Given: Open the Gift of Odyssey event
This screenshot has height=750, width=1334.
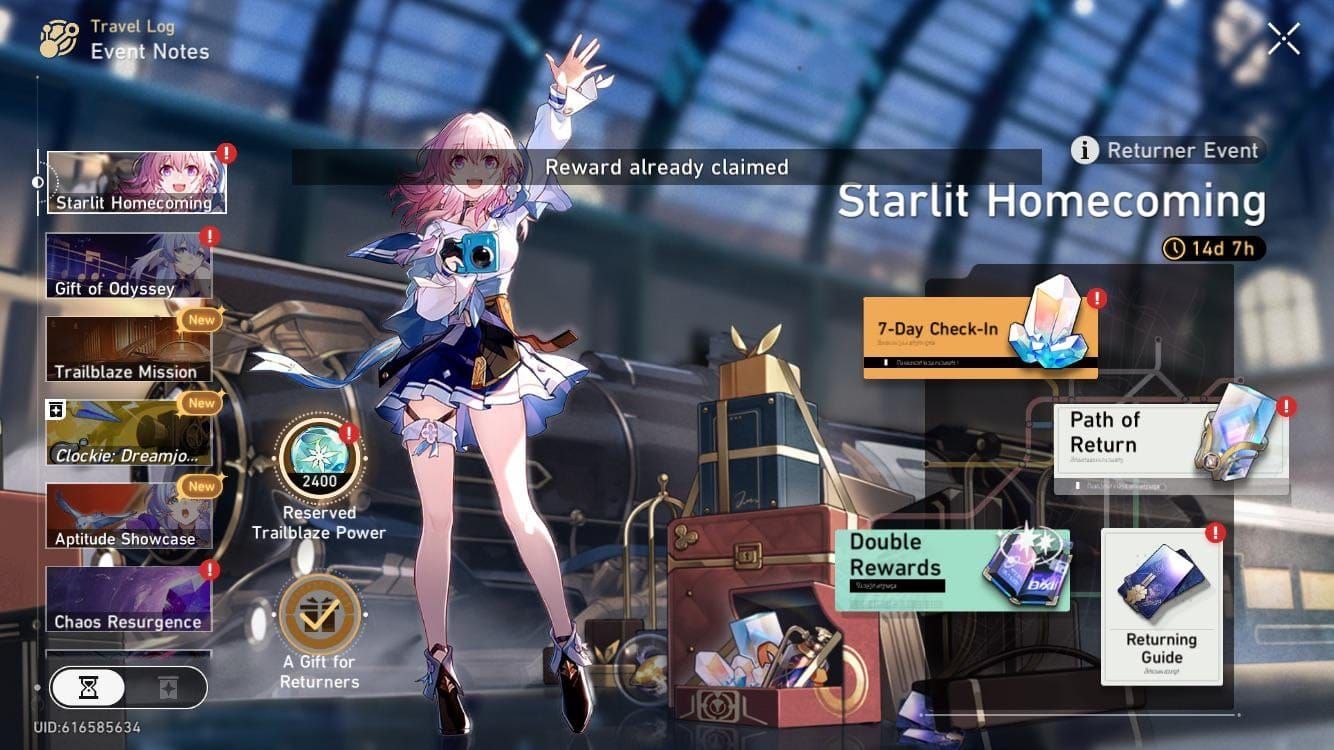Looking at the screenshot, I should pyautogui.click(x=128, y=266).
